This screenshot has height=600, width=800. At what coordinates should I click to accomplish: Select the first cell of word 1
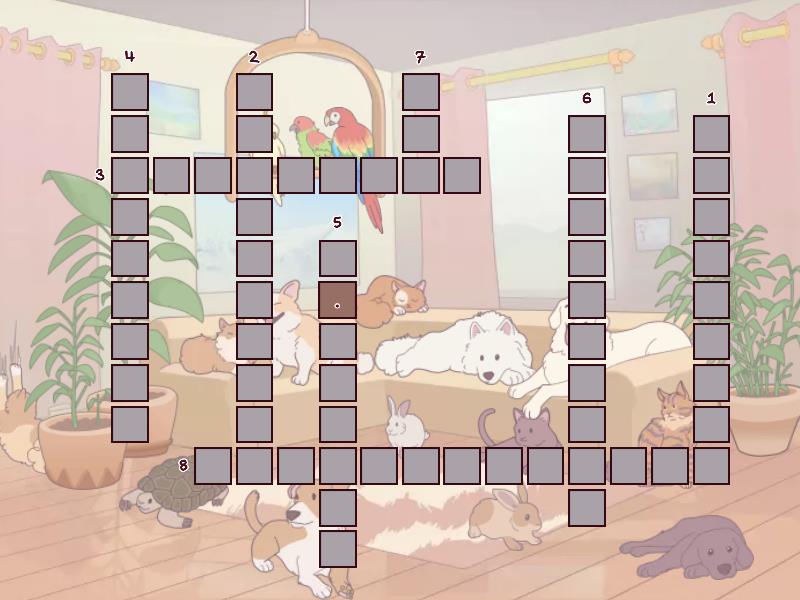click(x=711, y=133)
